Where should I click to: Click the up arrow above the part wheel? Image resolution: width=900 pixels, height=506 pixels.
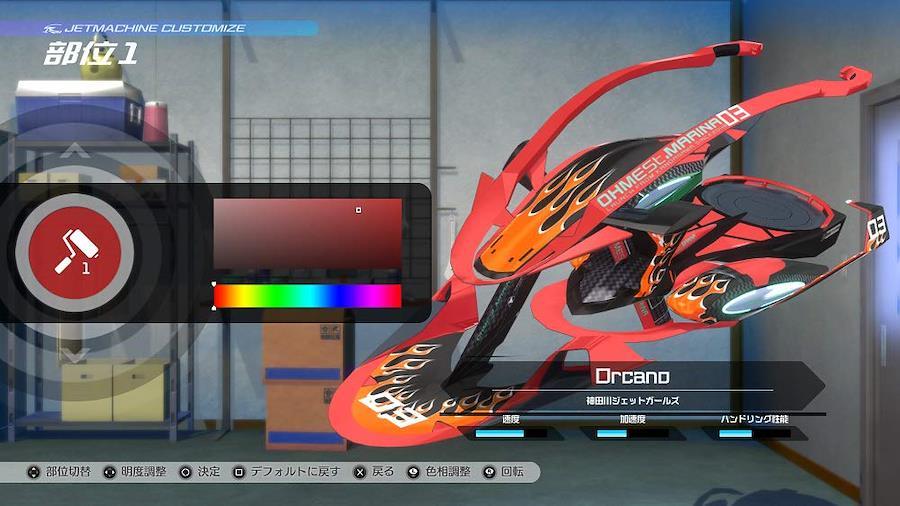tap(75, 152)
